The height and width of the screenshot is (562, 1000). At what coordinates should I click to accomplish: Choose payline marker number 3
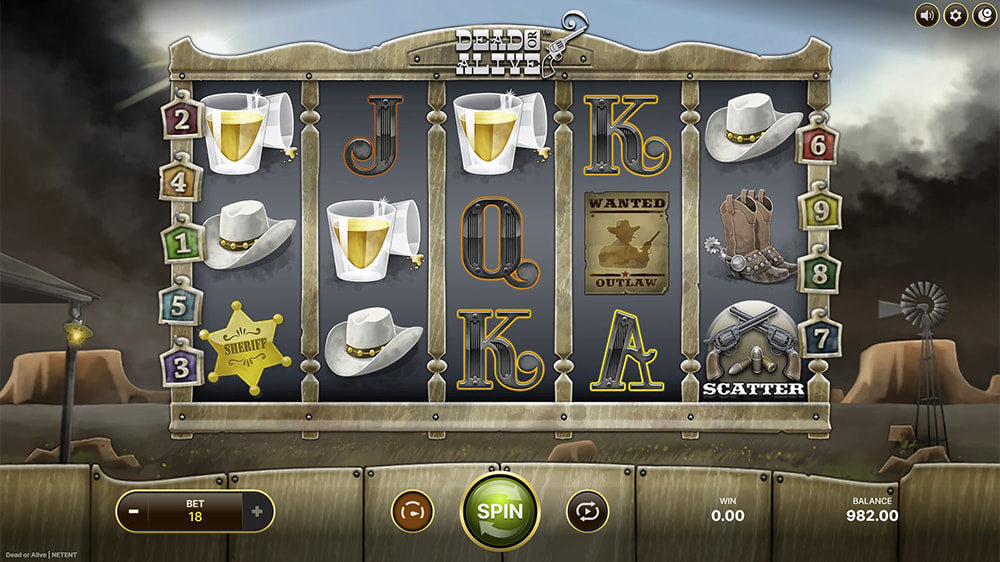coord(182,367)
